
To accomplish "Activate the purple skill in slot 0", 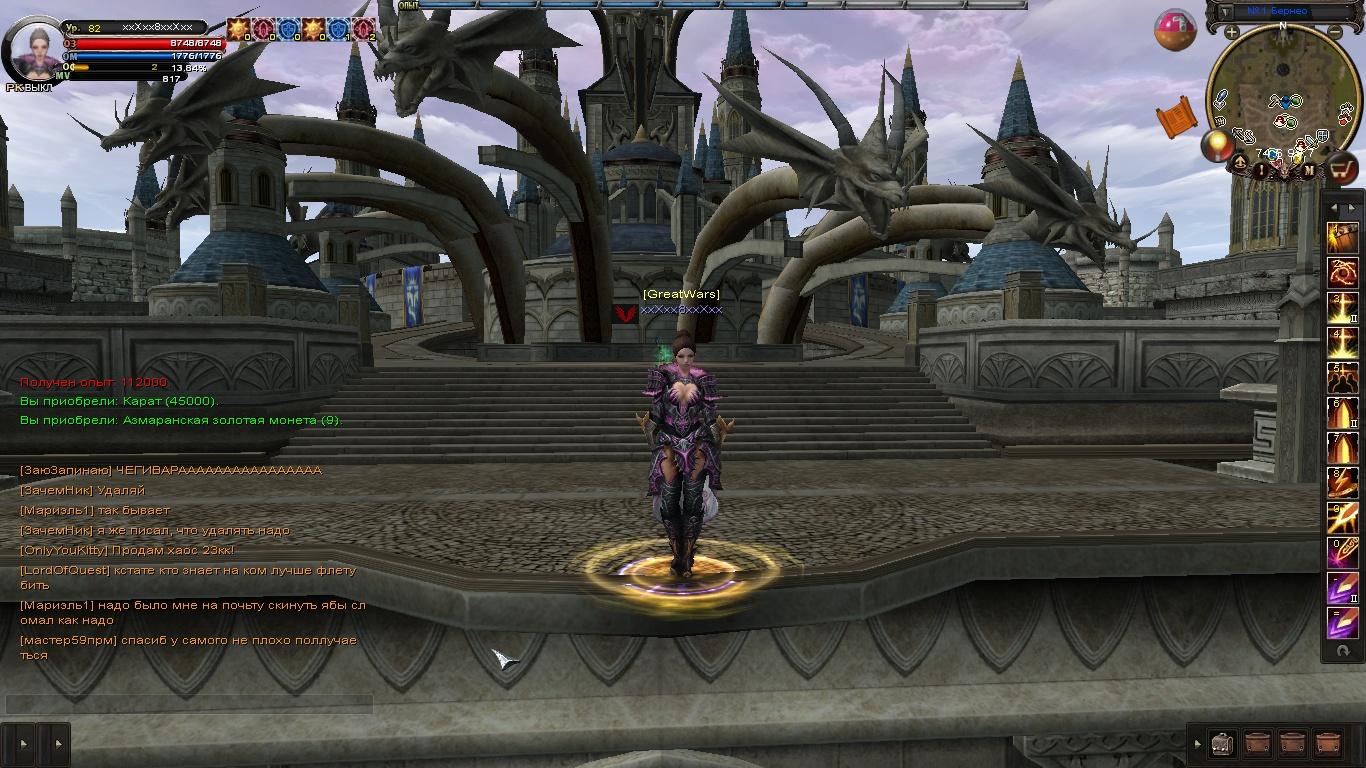I will pos(1341,551).
